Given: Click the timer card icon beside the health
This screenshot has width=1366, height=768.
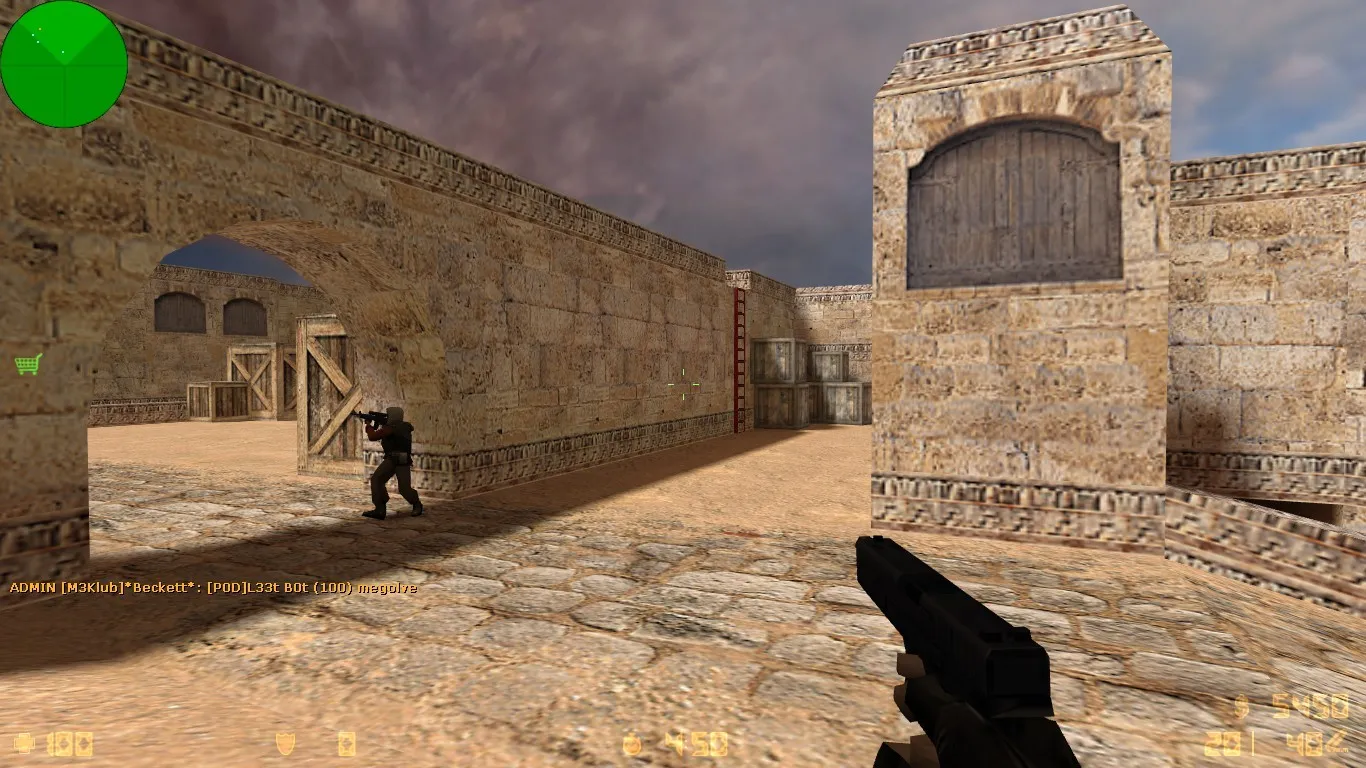Looking at the screenshot, I should point(66,742).
